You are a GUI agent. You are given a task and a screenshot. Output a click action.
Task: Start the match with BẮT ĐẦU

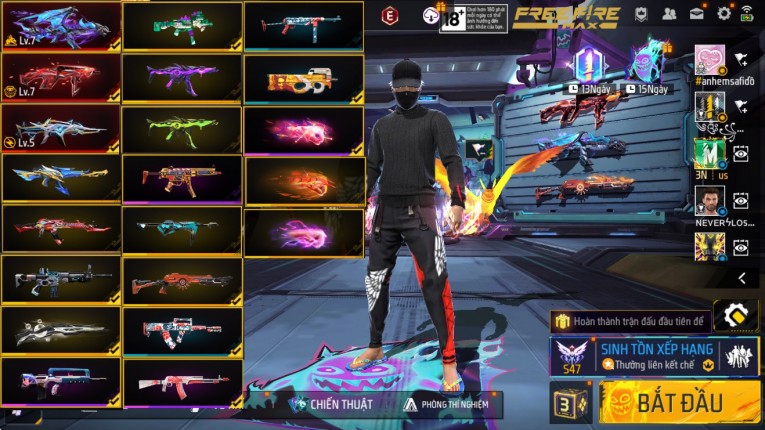[x=680, y=403]
